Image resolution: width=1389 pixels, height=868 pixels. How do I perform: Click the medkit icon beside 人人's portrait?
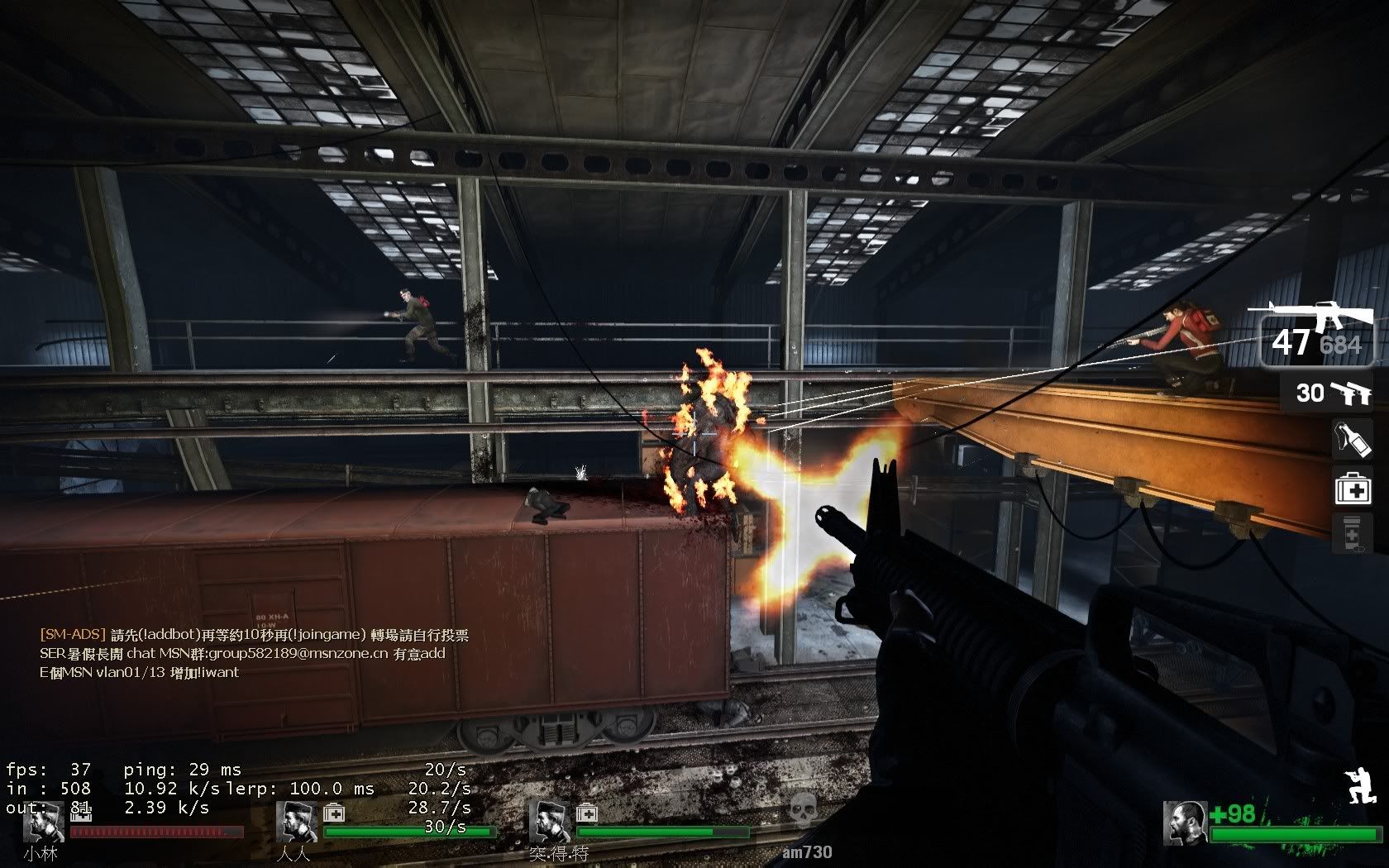pyautogui.click(x=334, y=813)
